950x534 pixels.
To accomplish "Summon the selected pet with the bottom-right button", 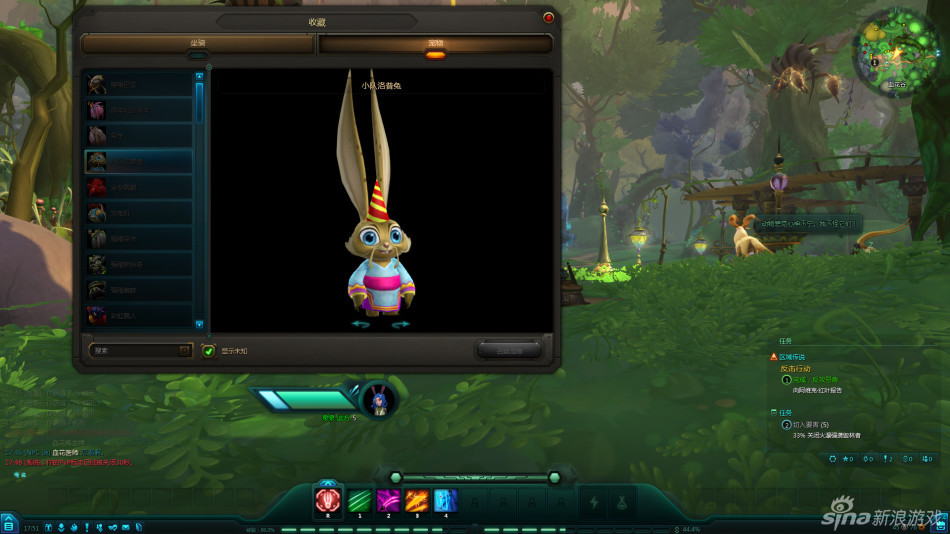I will (x=509, y=350).
